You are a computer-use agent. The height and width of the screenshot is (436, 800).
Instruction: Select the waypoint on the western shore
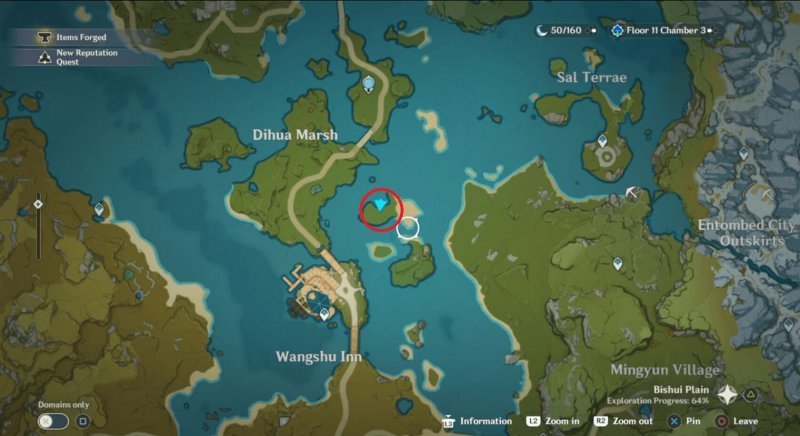(99, 209)
